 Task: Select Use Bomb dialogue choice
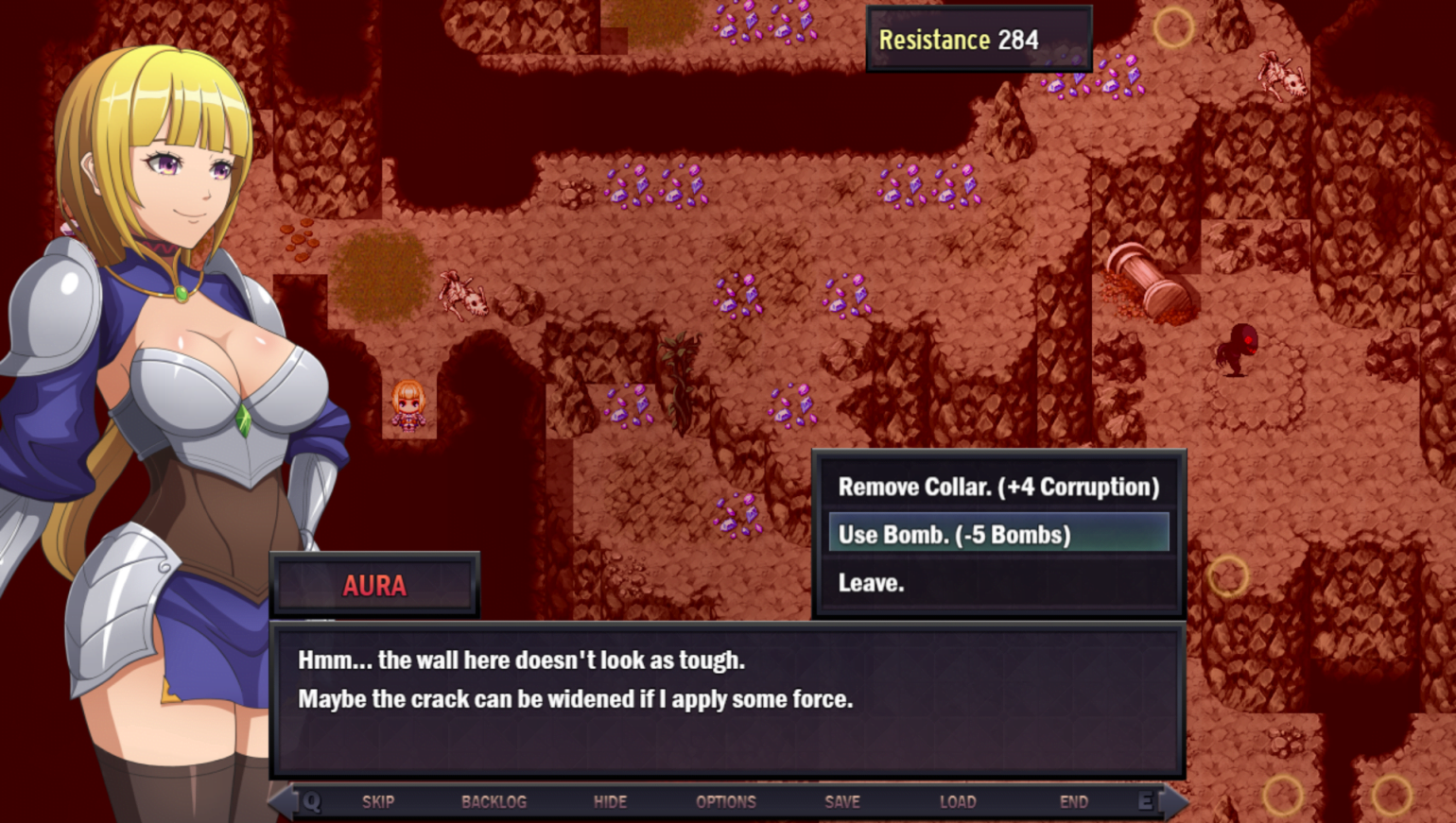click(x=998, y=534)
